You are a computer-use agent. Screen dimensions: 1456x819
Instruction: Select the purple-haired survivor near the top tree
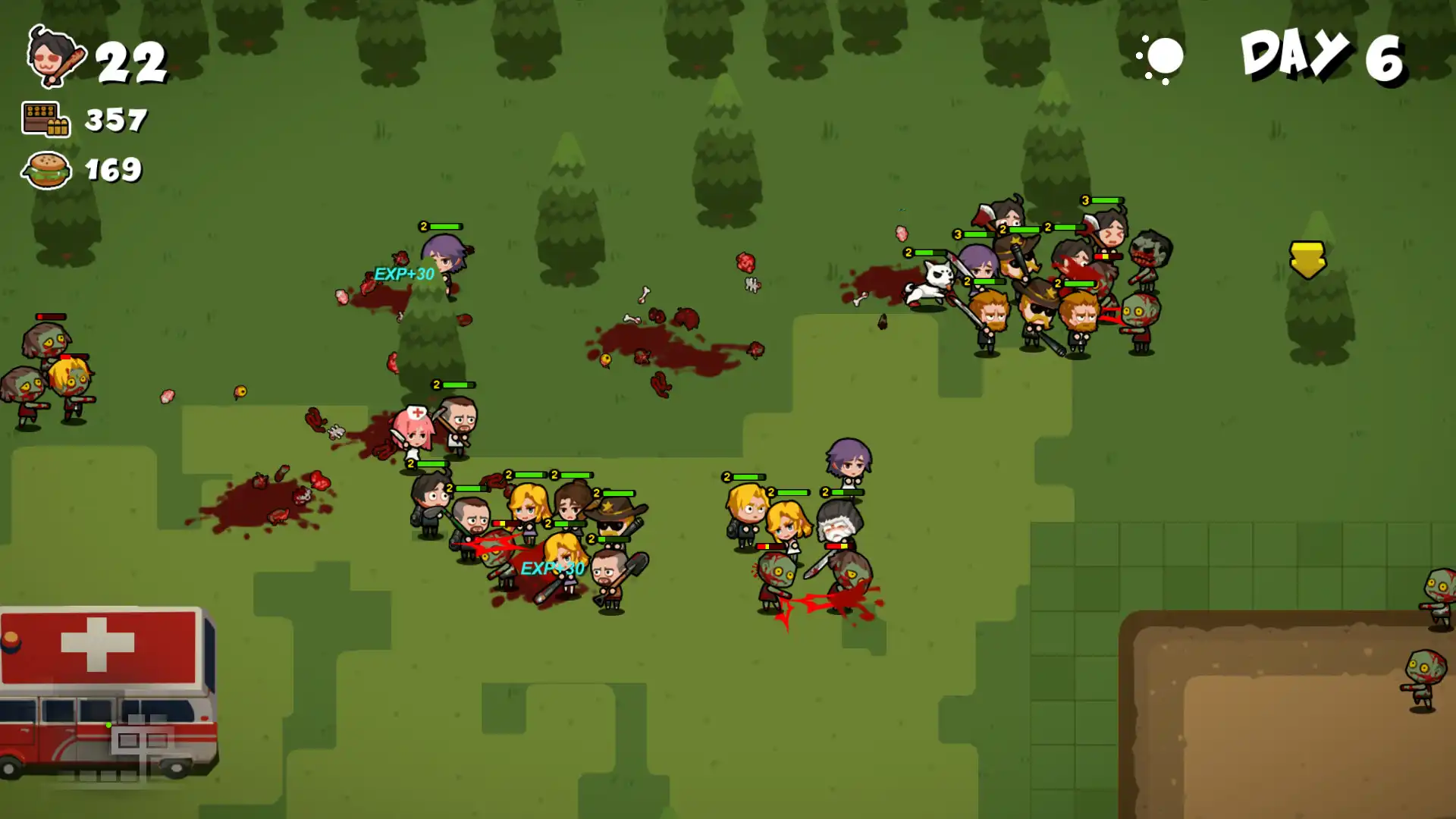[447, 254]
